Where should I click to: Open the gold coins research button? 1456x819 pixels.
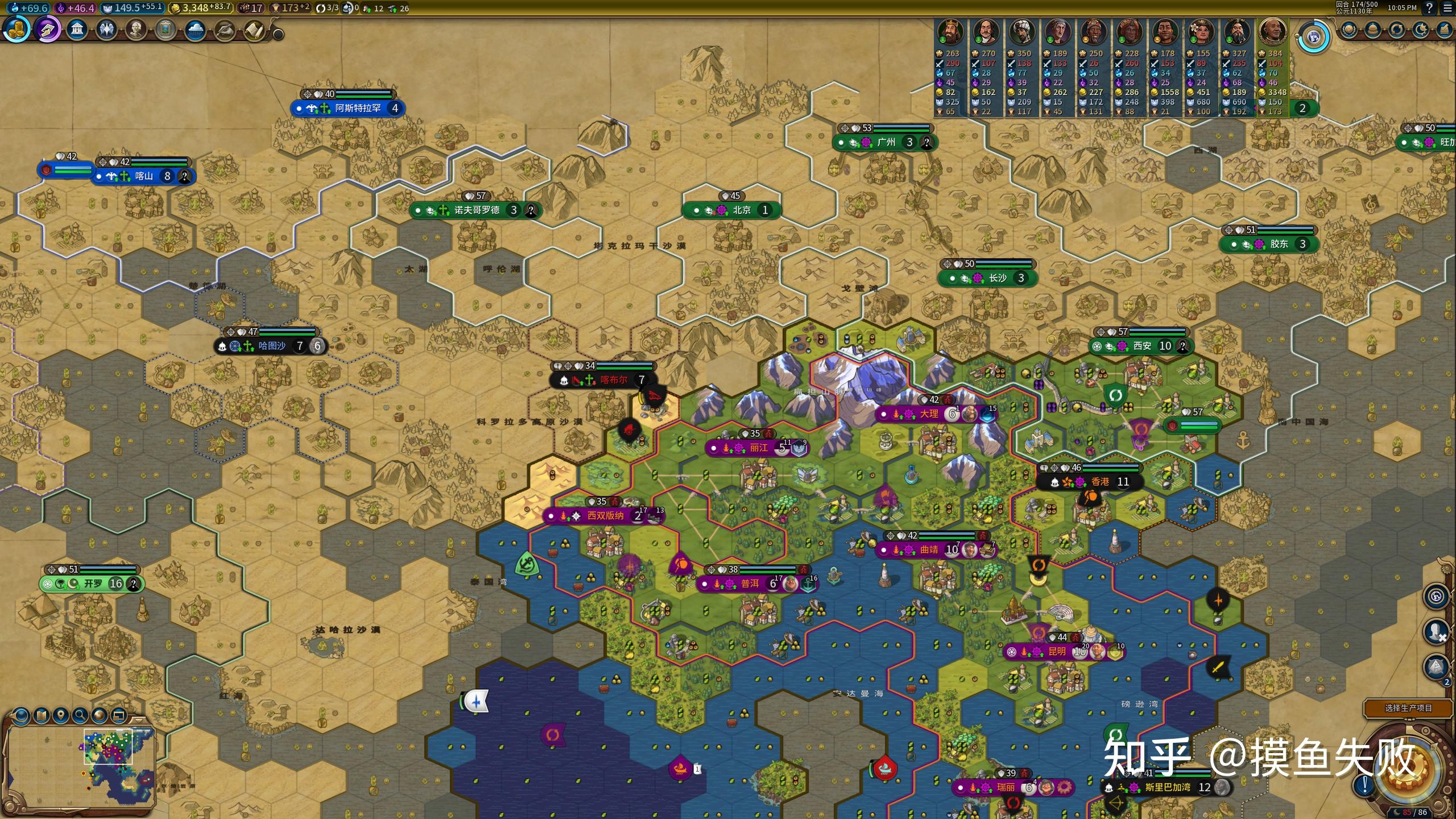pos(16,30)
